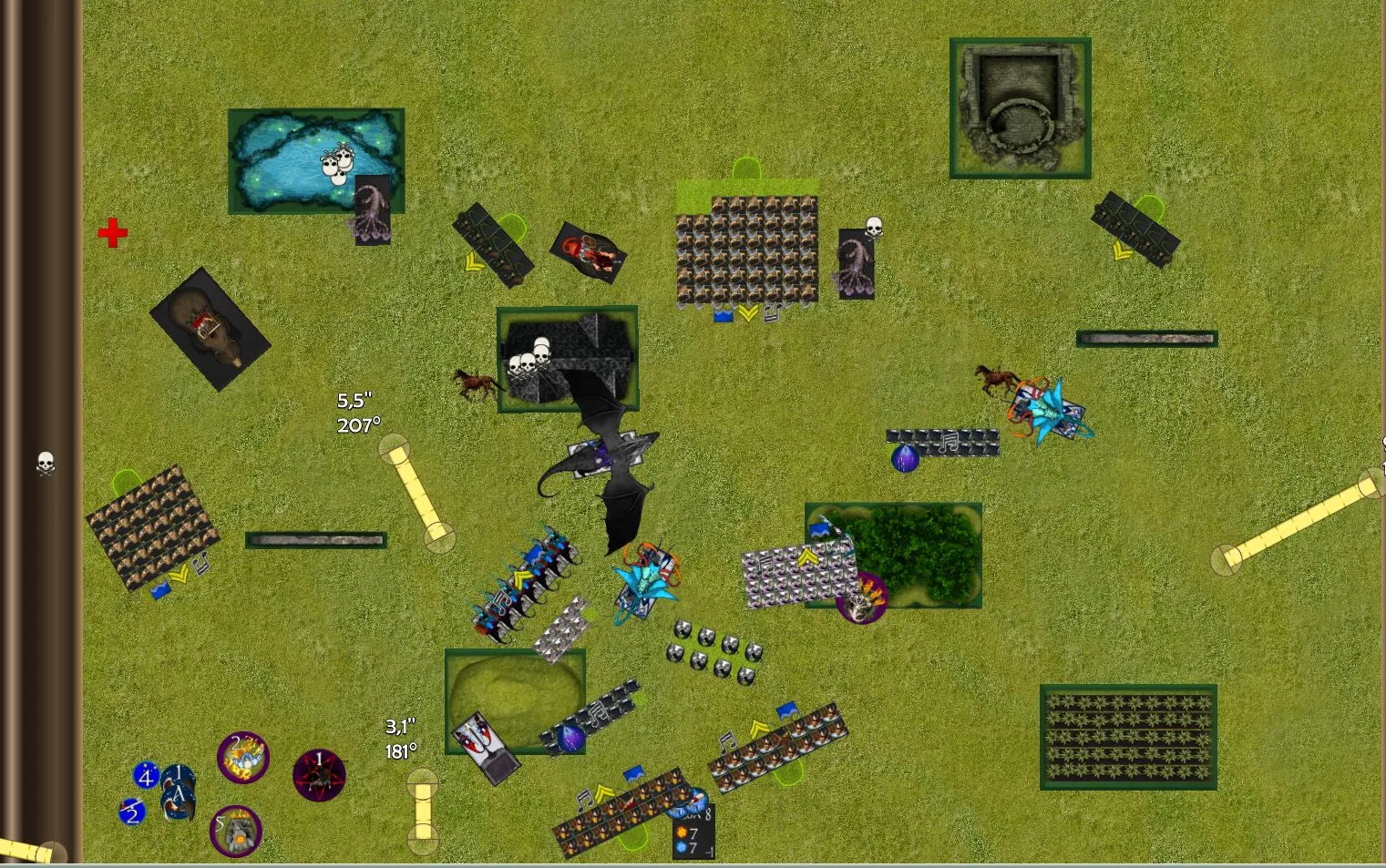
Task: Pick the purple token numbered 5
Action: click(236, 831)
